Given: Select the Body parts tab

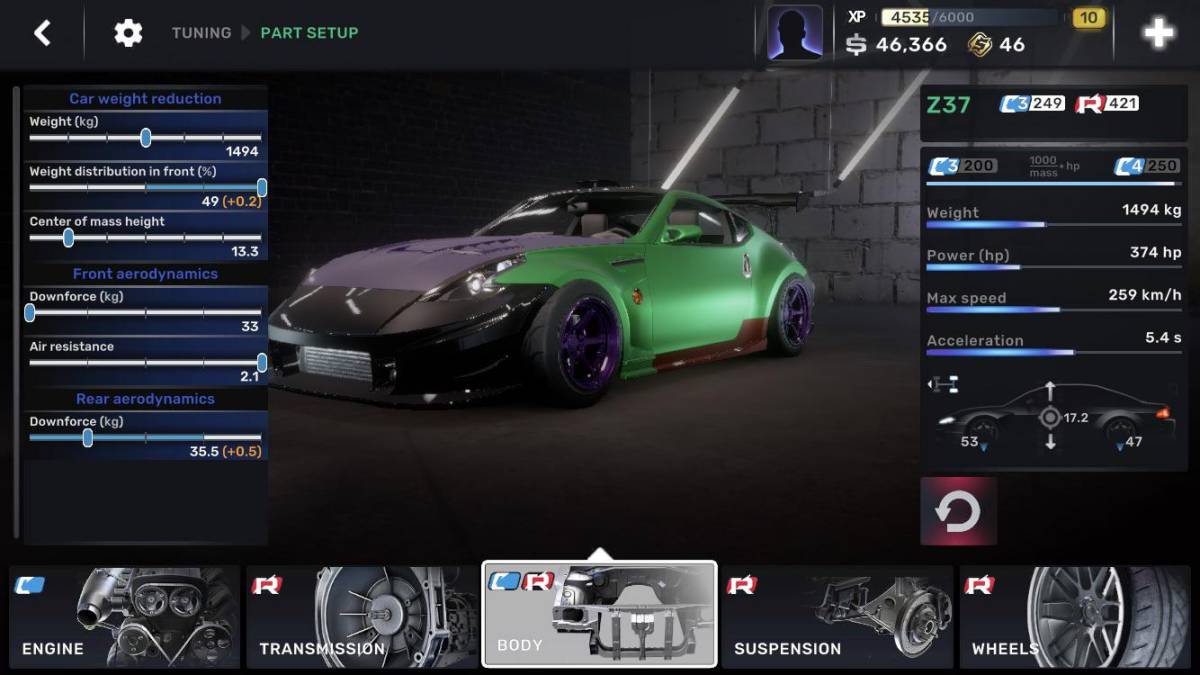Looking at the screenshot, I should [599, 614].
